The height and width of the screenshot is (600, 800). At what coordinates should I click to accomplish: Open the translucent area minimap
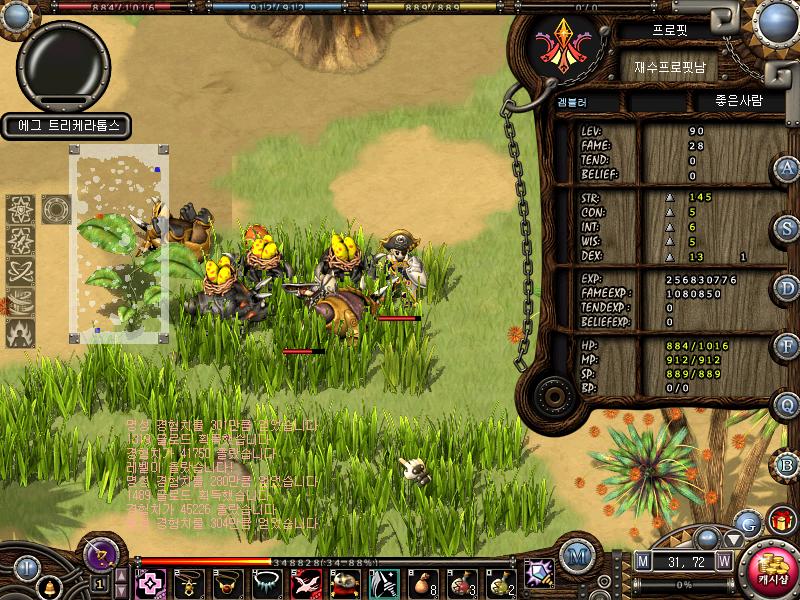[x=118, y=243]
